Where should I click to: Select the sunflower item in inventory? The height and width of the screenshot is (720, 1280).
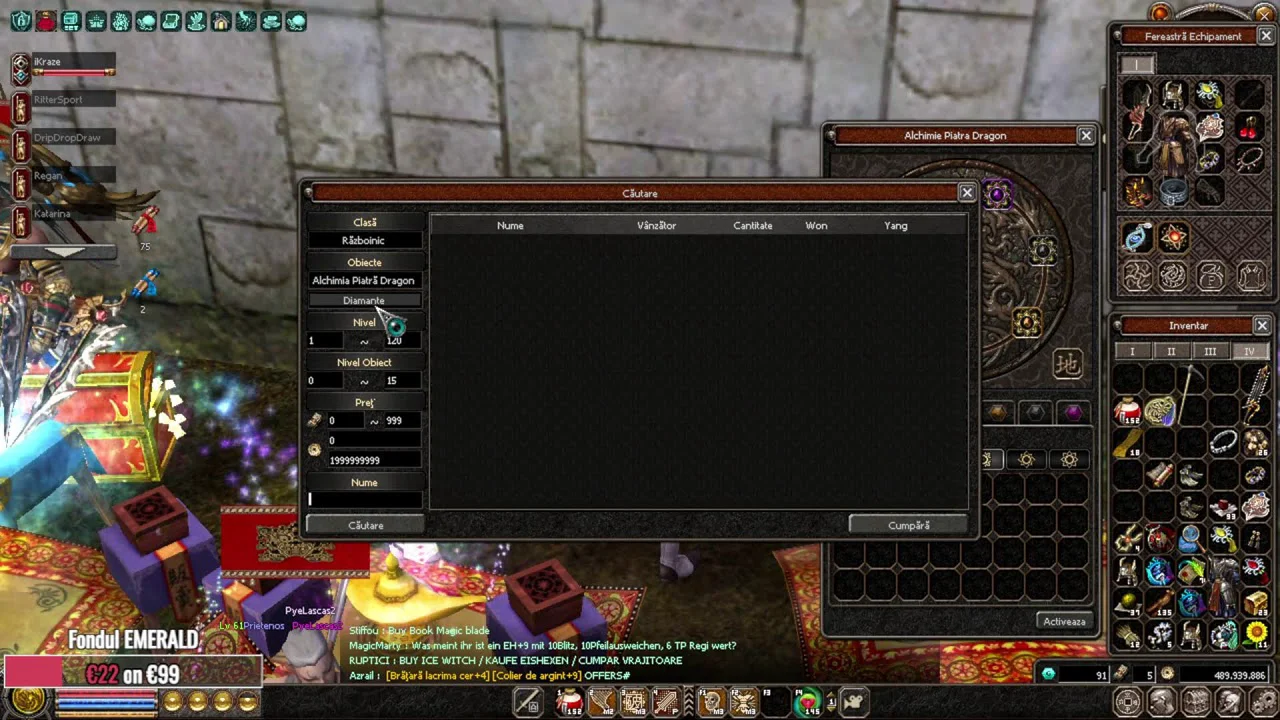click(1256, 632)
